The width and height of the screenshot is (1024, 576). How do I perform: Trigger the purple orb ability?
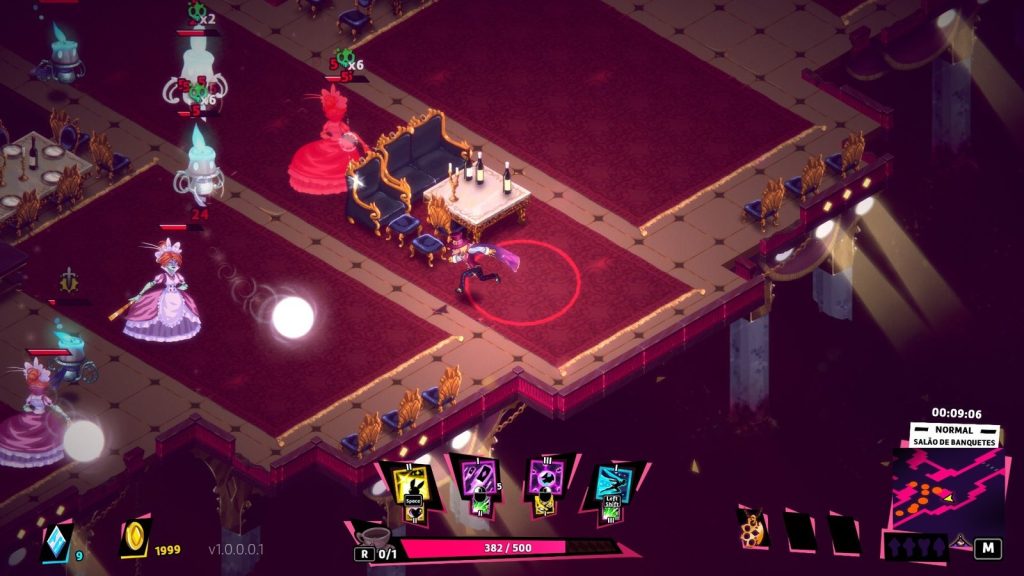tap(547, 482)
